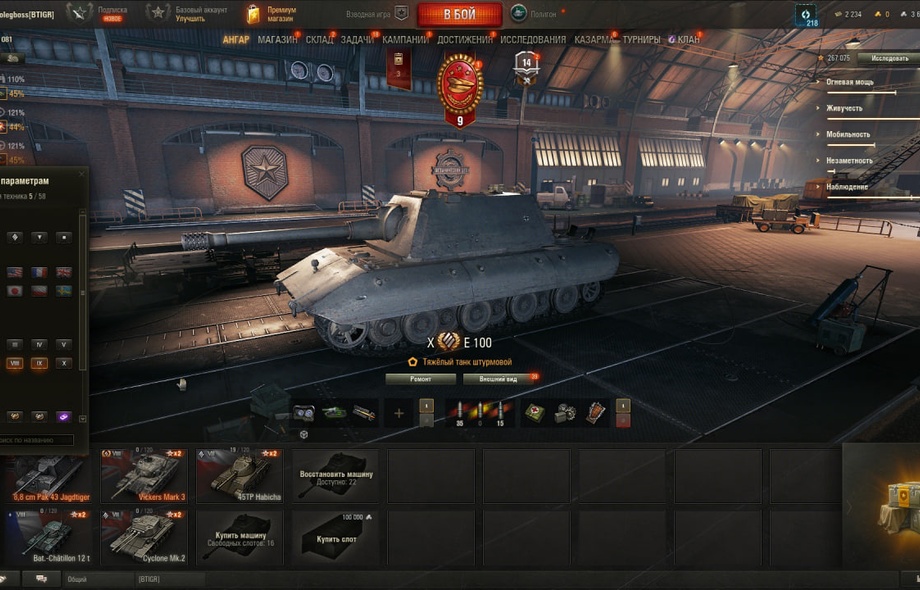
Task: Open the Внешний вид customization button
Action: [498, 379]
